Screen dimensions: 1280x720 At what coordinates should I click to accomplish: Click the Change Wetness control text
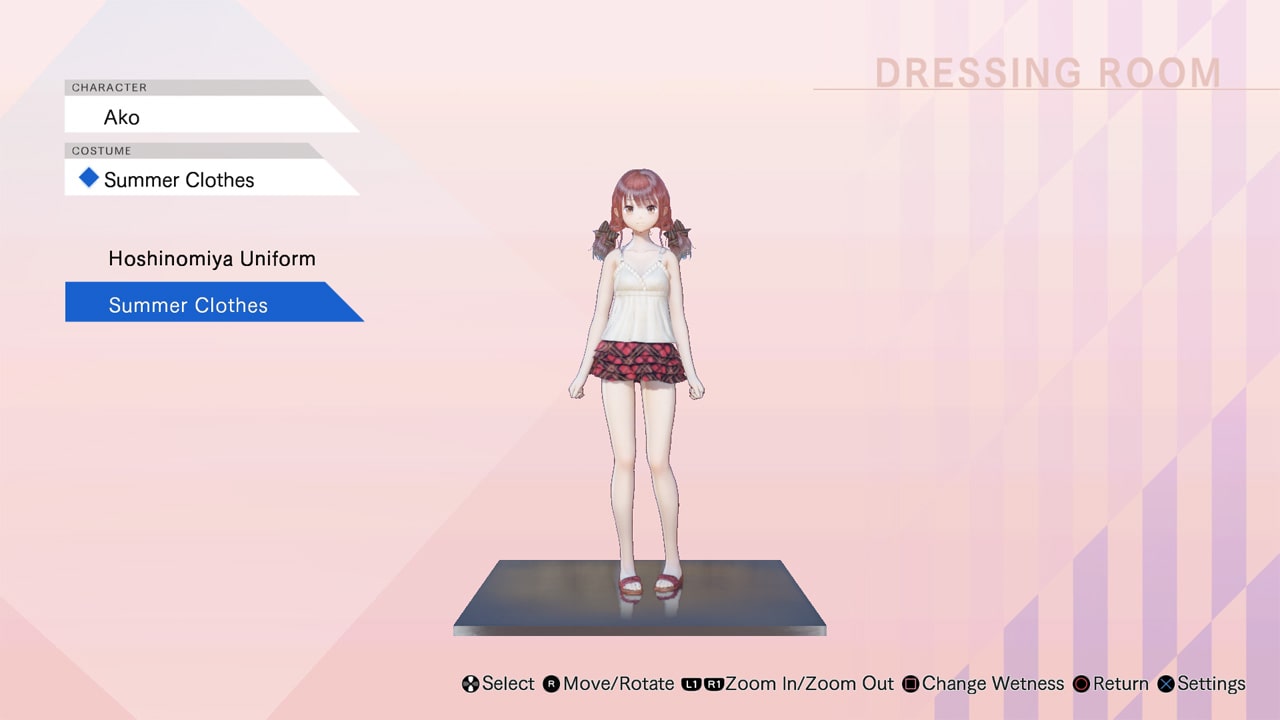coord(993,684)
